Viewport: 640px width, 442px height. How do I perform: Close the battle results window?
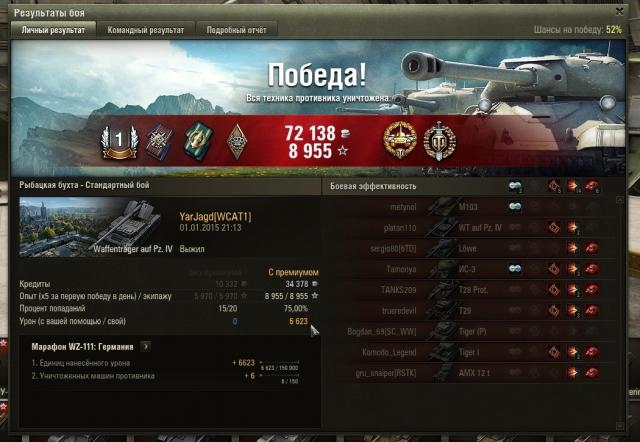(x=629, y=8)
